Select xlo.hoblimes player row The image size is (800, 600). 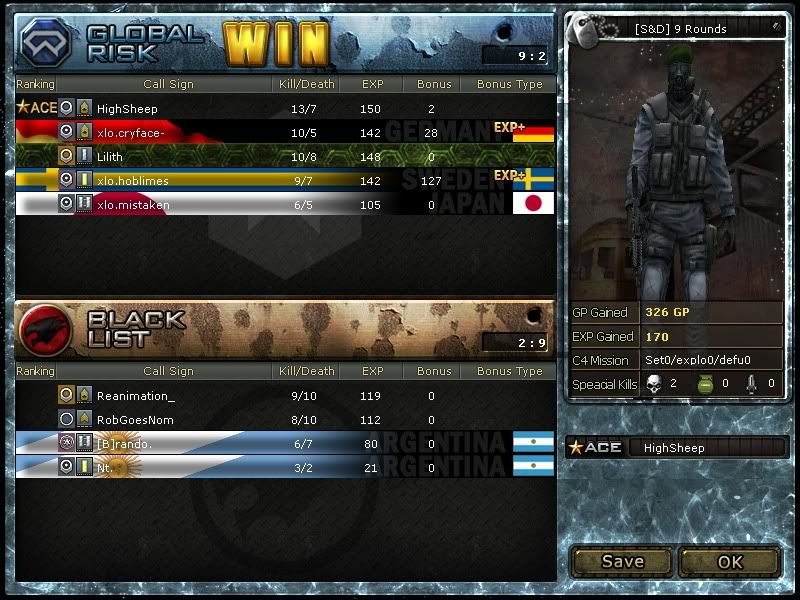[133, 180]
